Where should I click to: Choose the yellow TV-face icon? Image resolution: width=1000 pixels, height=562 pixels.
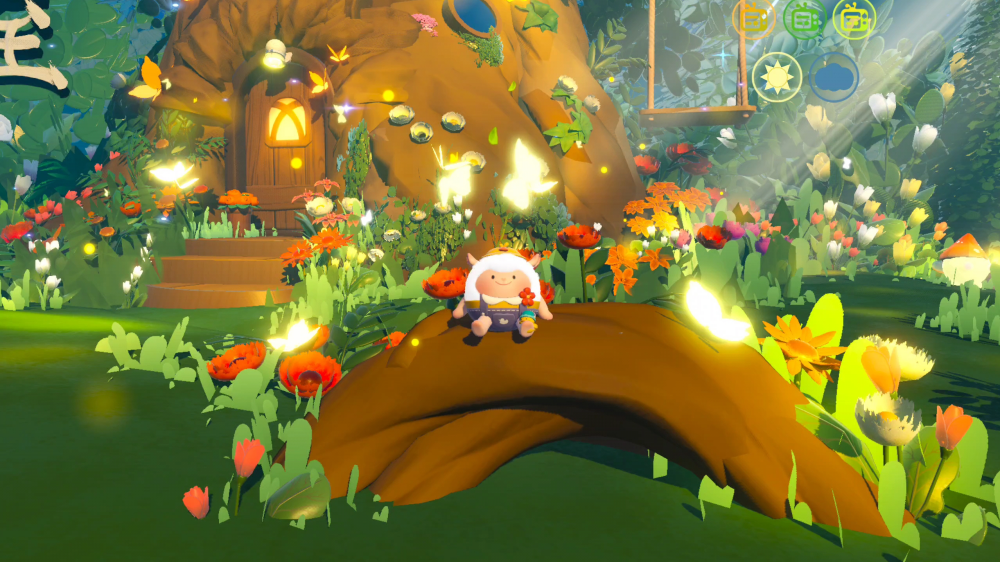854,17
